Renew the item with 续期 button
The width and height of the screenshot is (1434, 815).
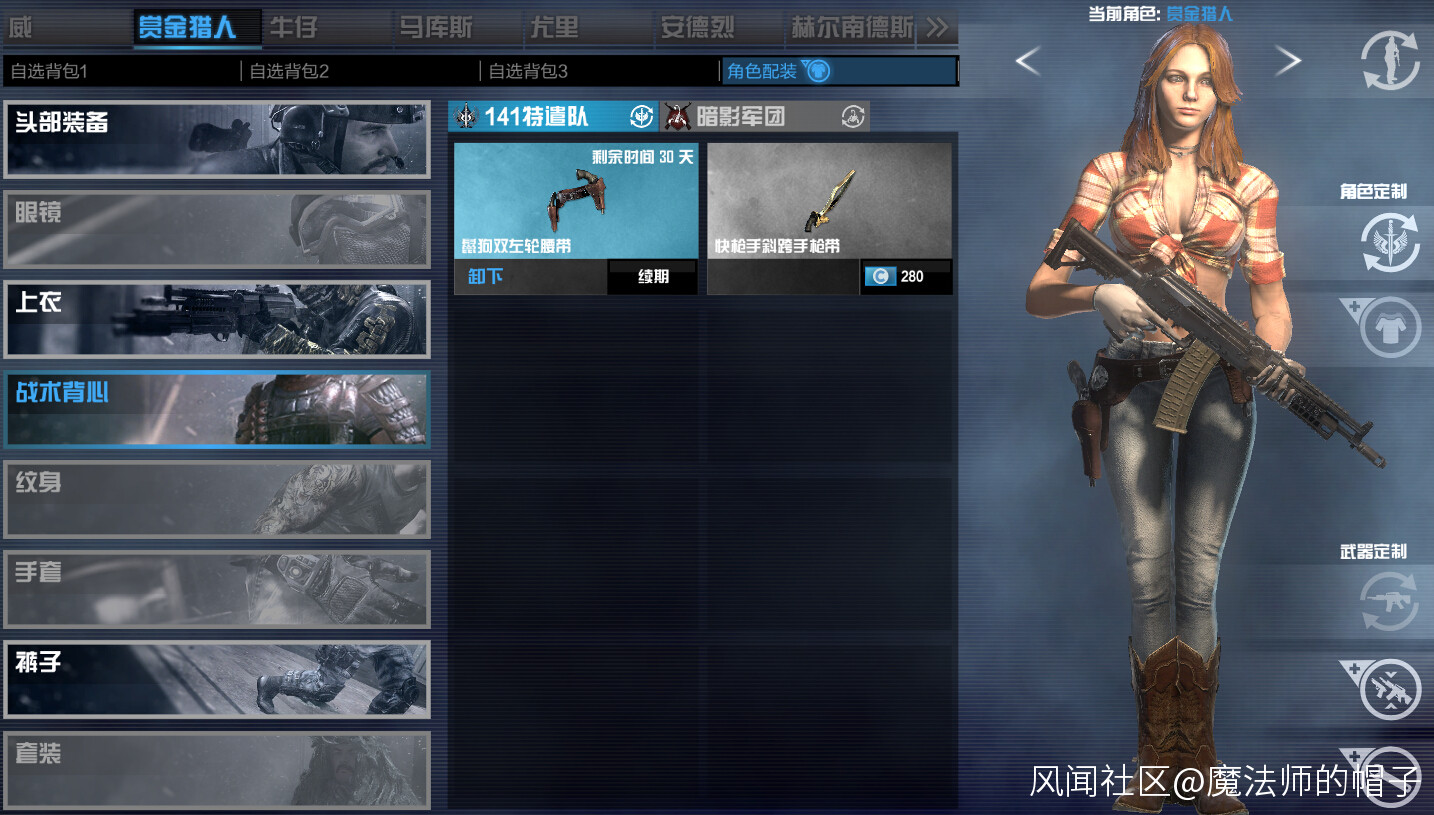click(x=653, y=277)
